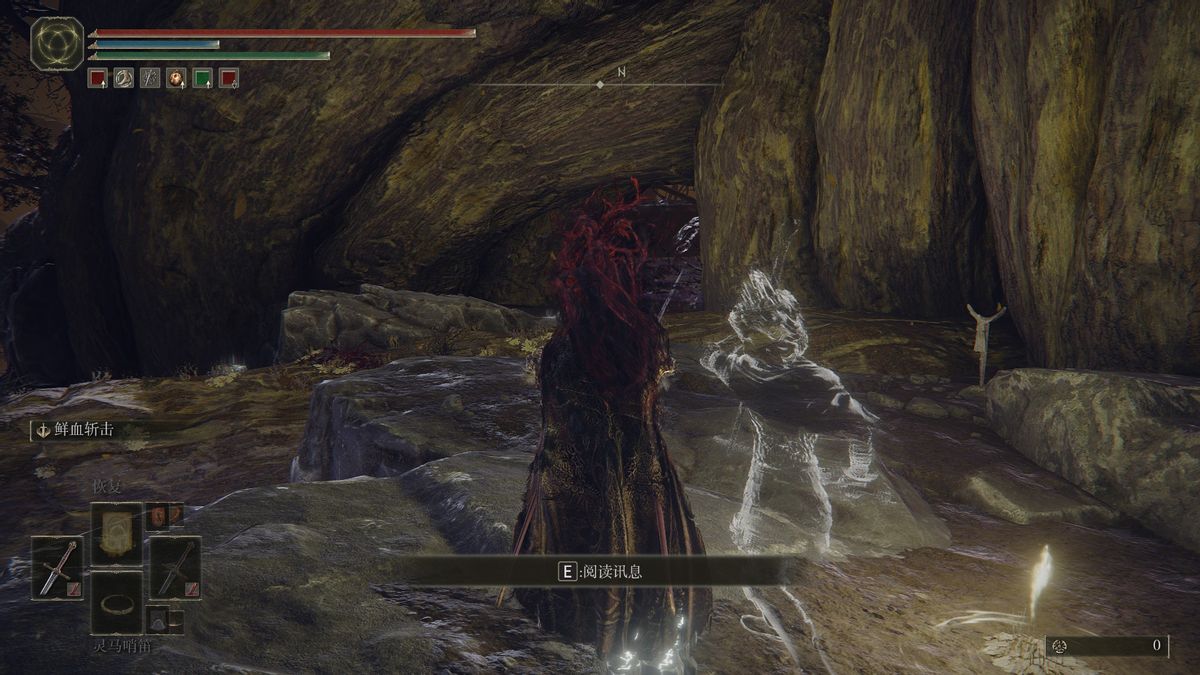Click the 鲜血斩击 weapon skill label
The image size is (1200, 675).
pos(84,430)
